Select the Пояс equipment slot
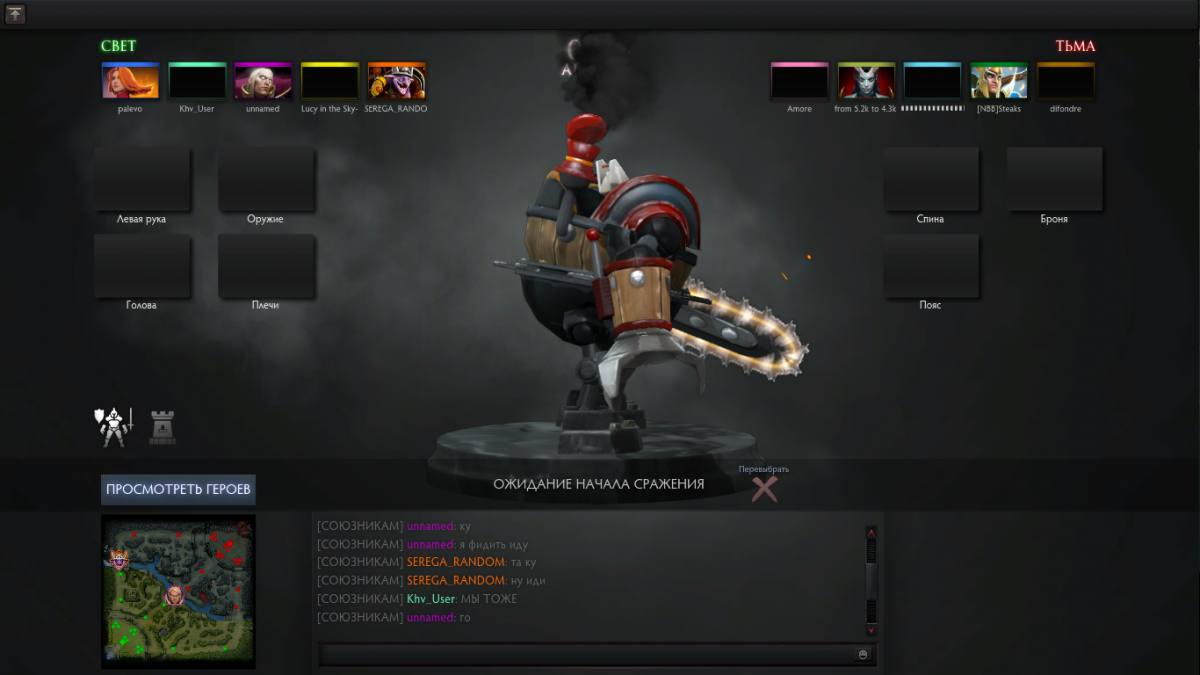The image size is (1200, 675). 930,266
